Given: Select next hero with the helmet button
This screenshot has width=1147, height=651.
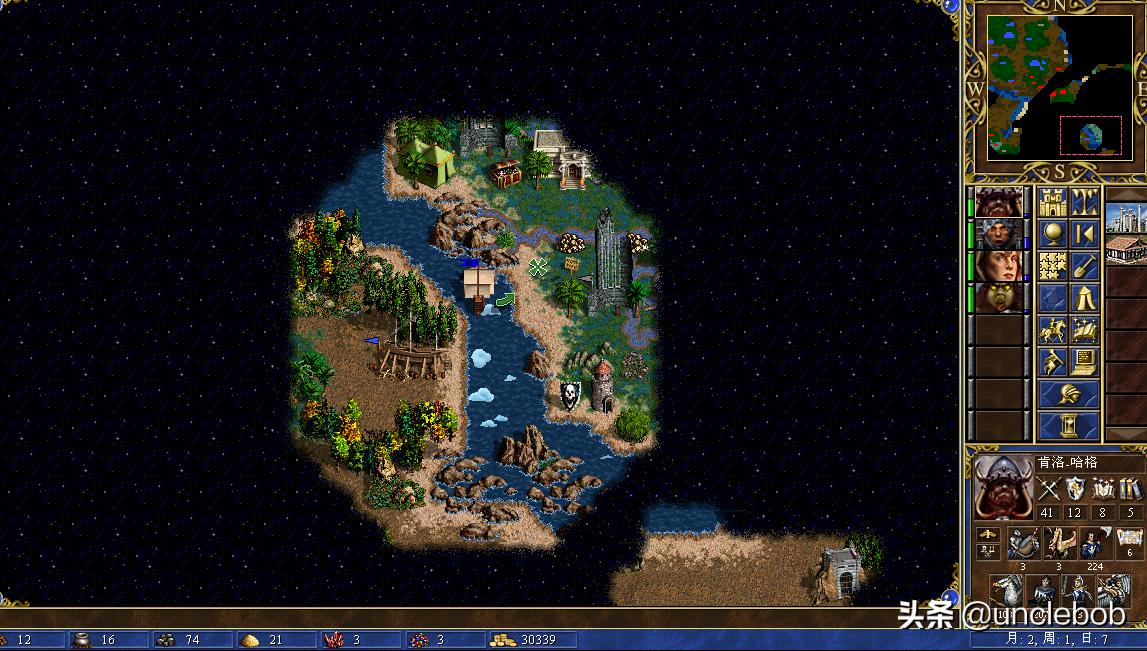Looking at the screenshot, I should (x=1068, y=394).
